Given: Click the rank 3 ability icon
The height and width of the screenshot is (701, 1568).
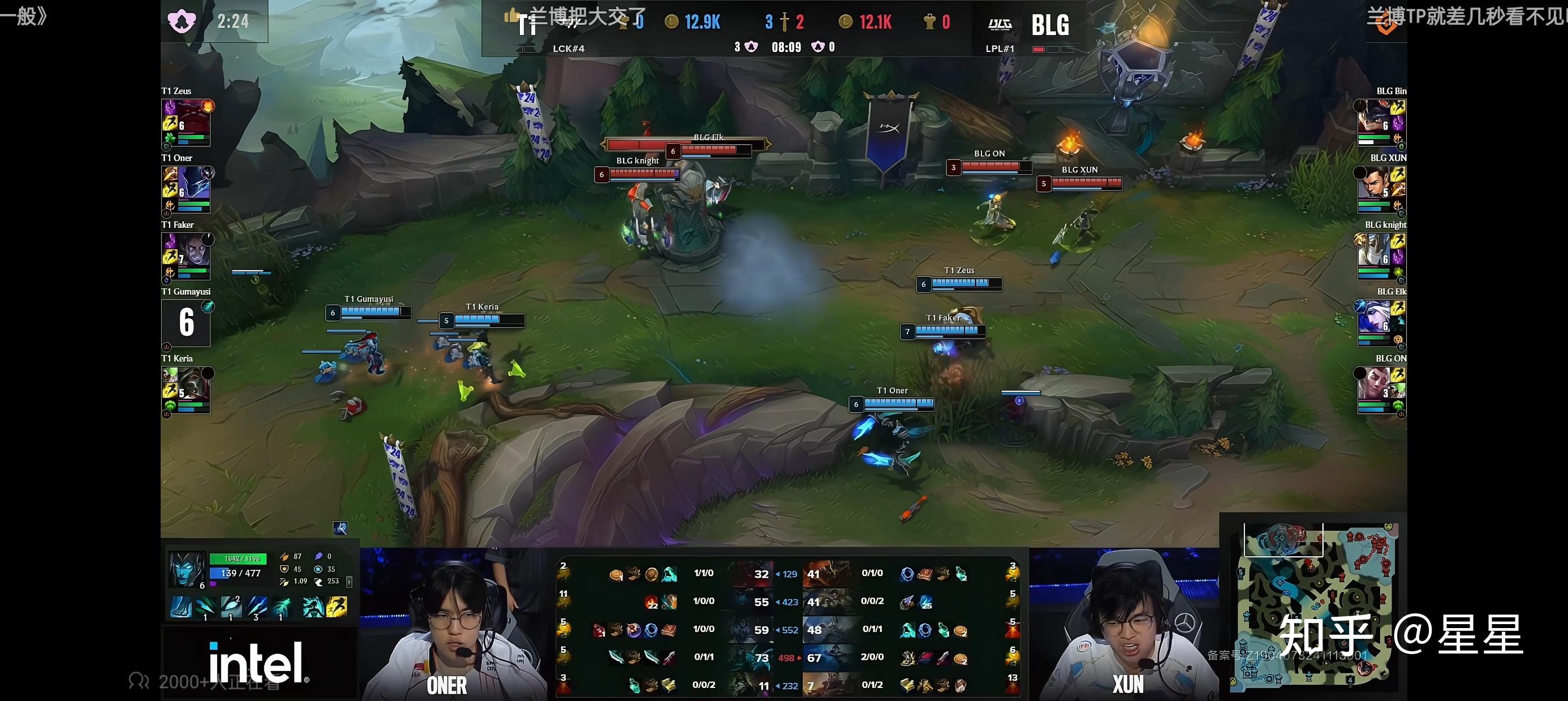Looking at the screenshot, I should point(256,607).
